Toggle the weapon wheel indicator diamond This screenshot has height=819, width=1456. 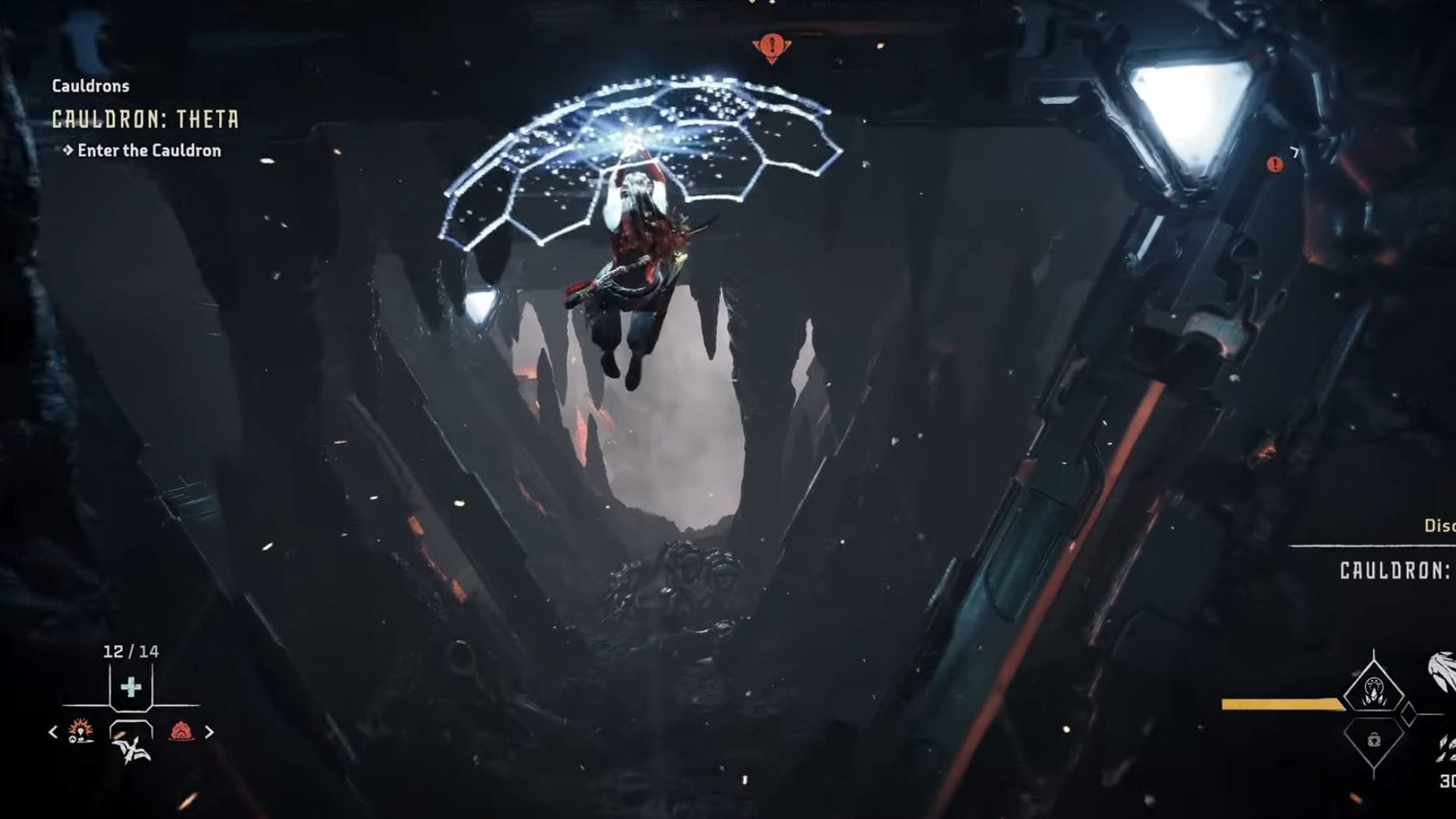click(1409, 714)
